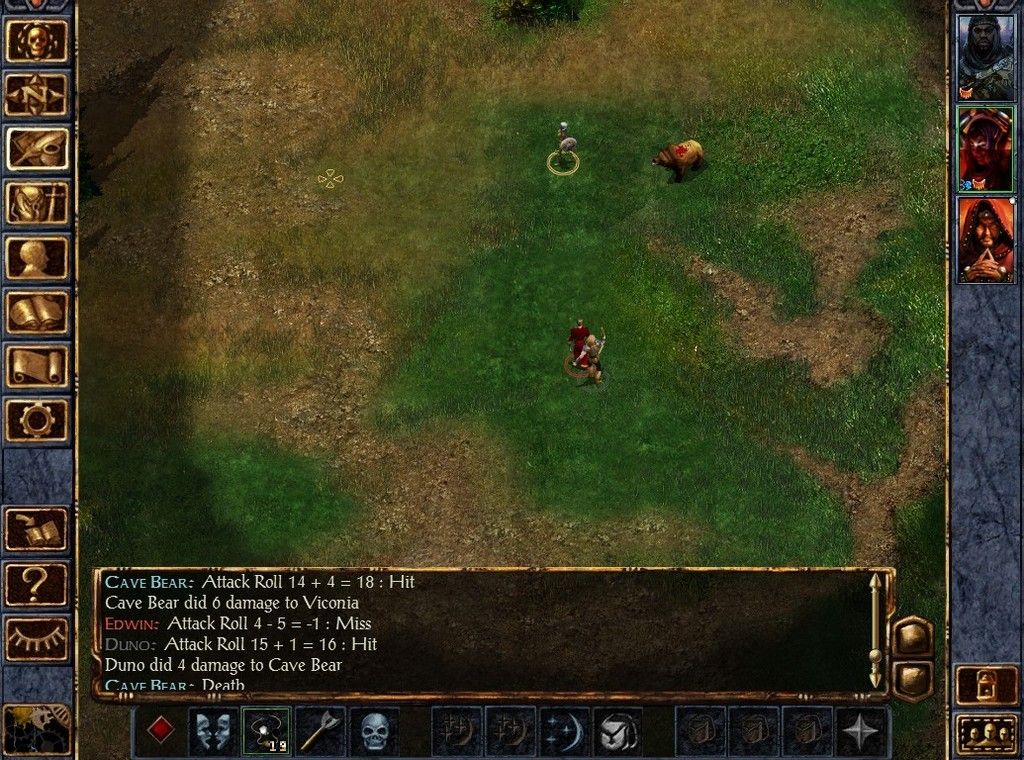Click the skull icon on the action bar
This screenshot has height=760, width=1024.
coord(374,731)
